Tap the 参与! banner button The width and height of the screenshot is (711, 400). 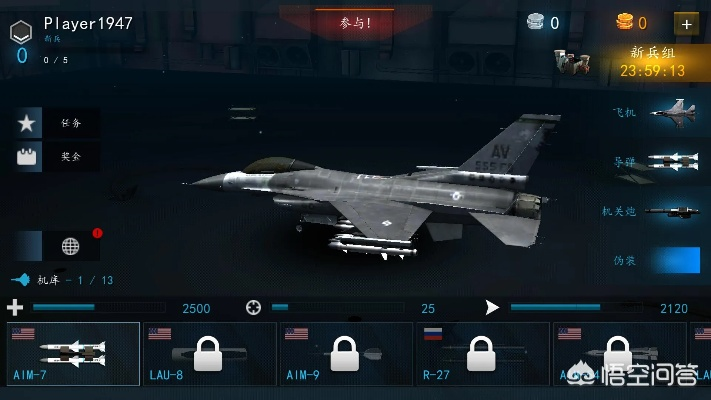point(356,21)
